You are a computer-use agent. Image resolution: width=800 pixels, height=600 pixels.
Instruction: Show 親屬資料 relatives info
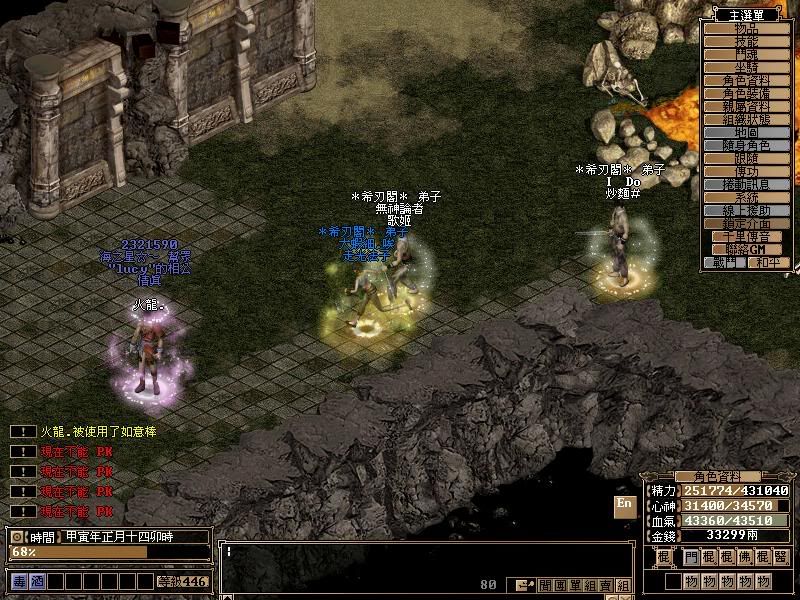(x=747, y=106)
